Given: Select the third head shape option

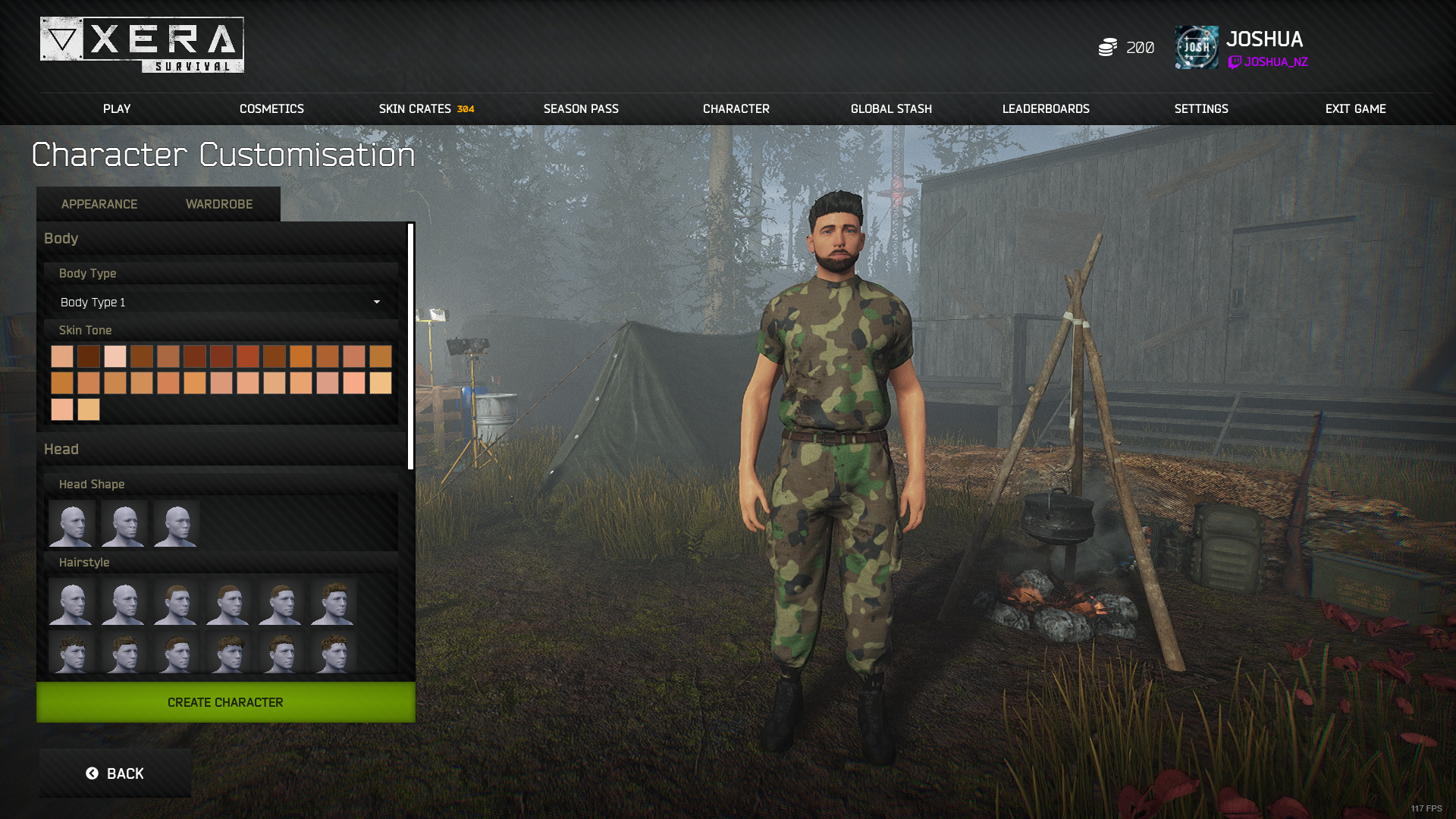Looking at the screenshot, I should point(174,523).
